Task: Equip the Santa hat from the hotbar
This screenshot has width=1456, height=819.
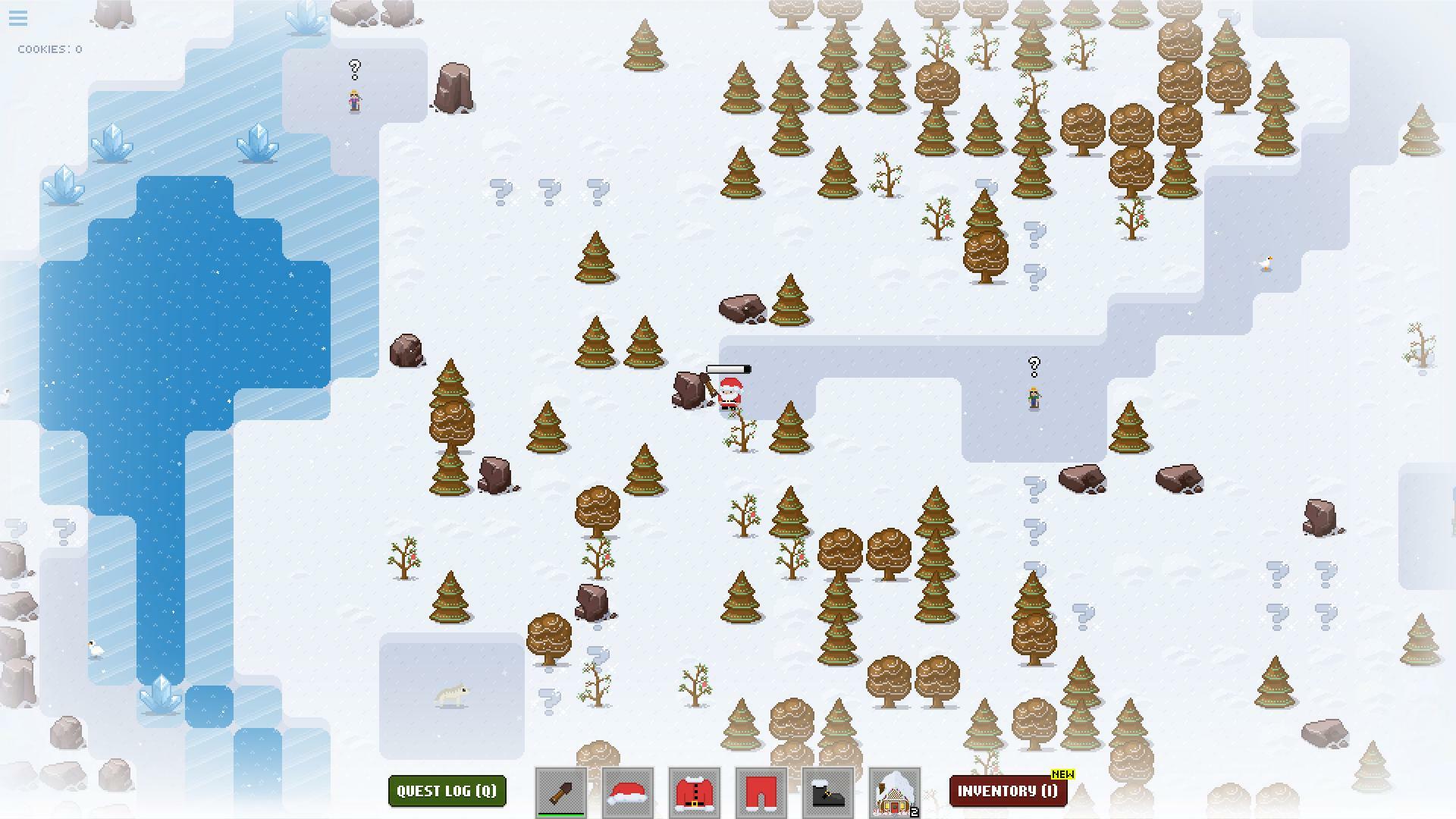Action: click(627, 791)
